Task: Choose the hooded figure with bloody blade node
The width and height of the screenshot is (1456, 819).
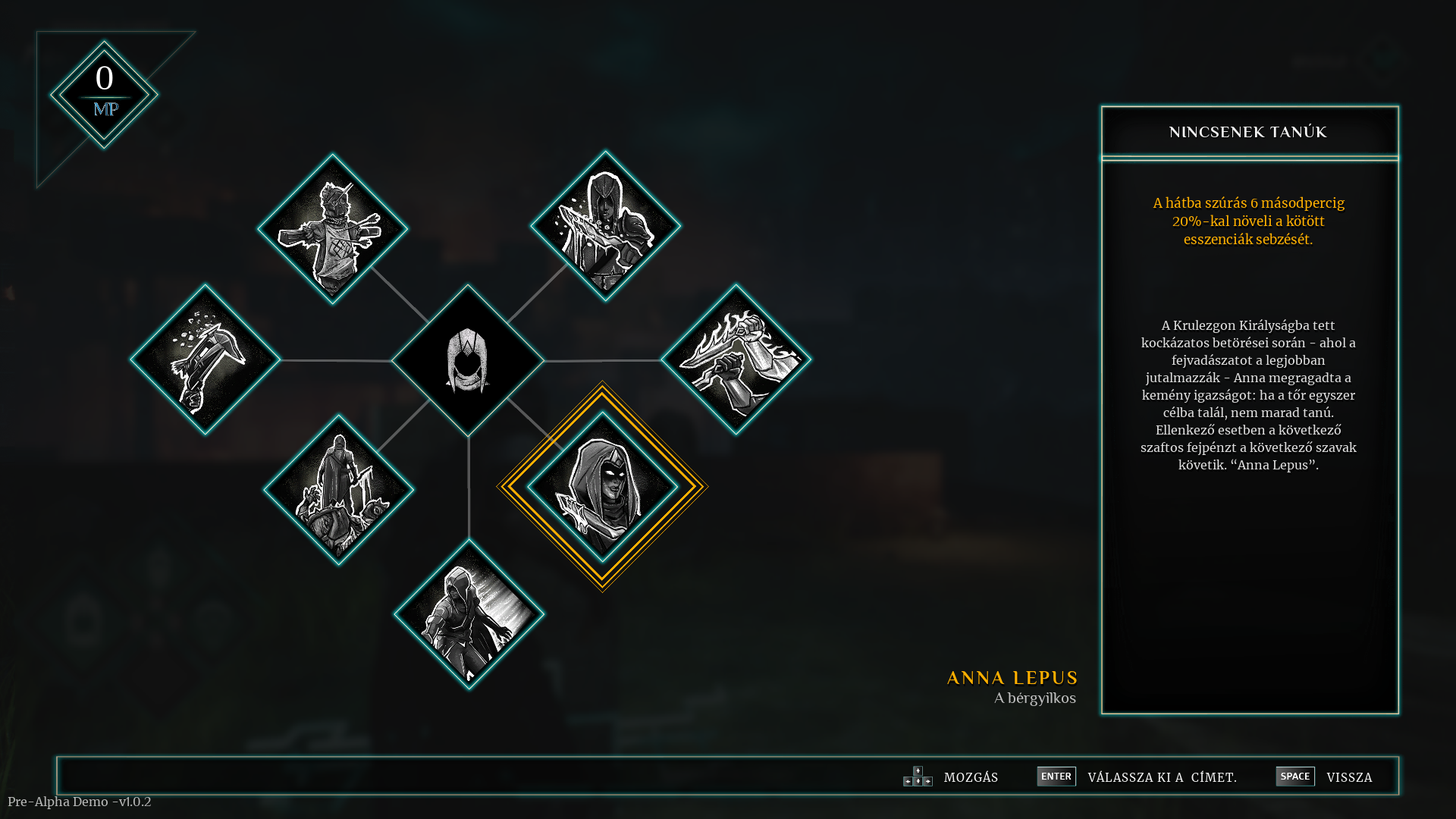Action: [605, 225]
